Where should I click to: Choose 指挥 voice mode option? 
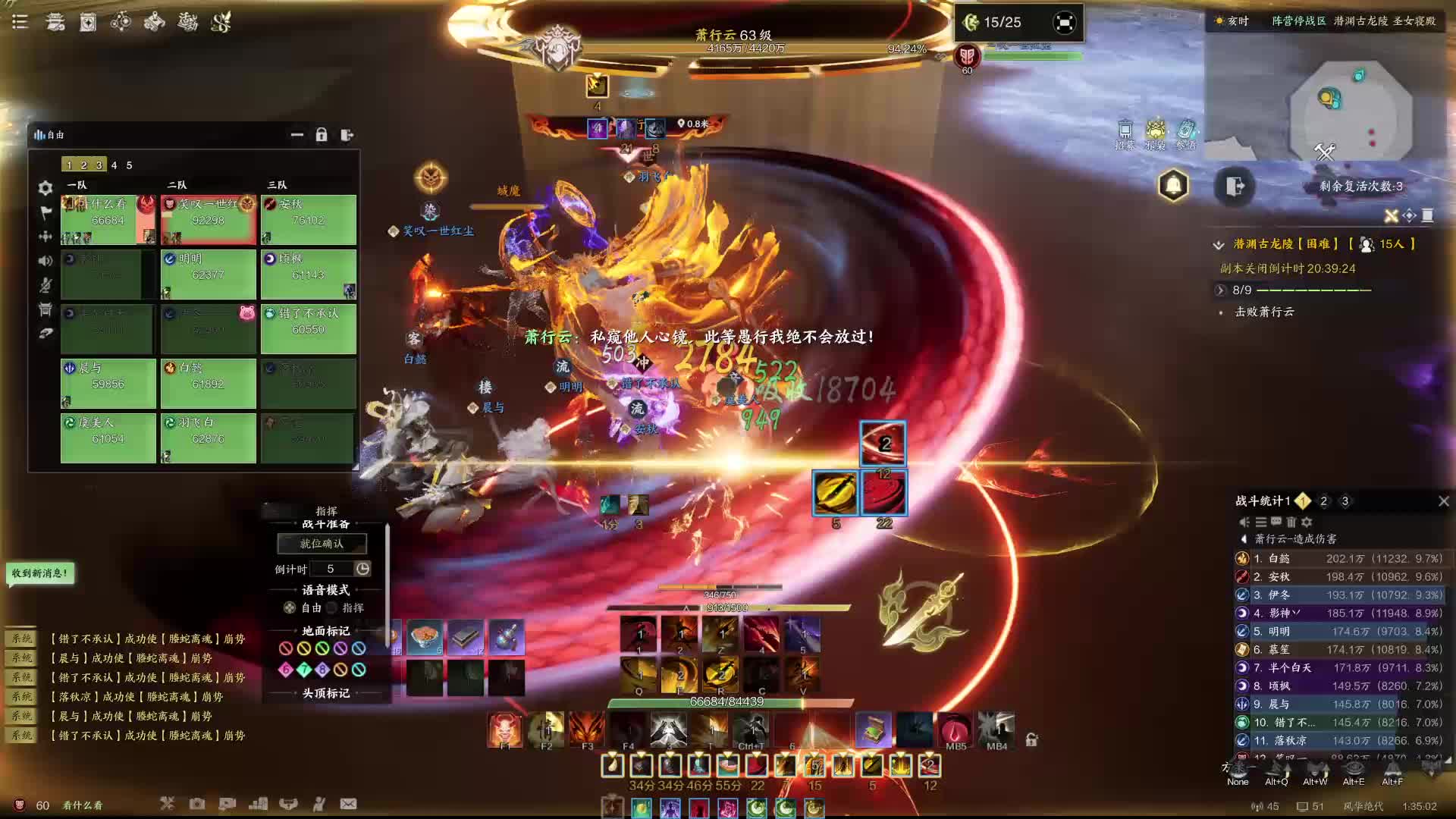point(332,608)
